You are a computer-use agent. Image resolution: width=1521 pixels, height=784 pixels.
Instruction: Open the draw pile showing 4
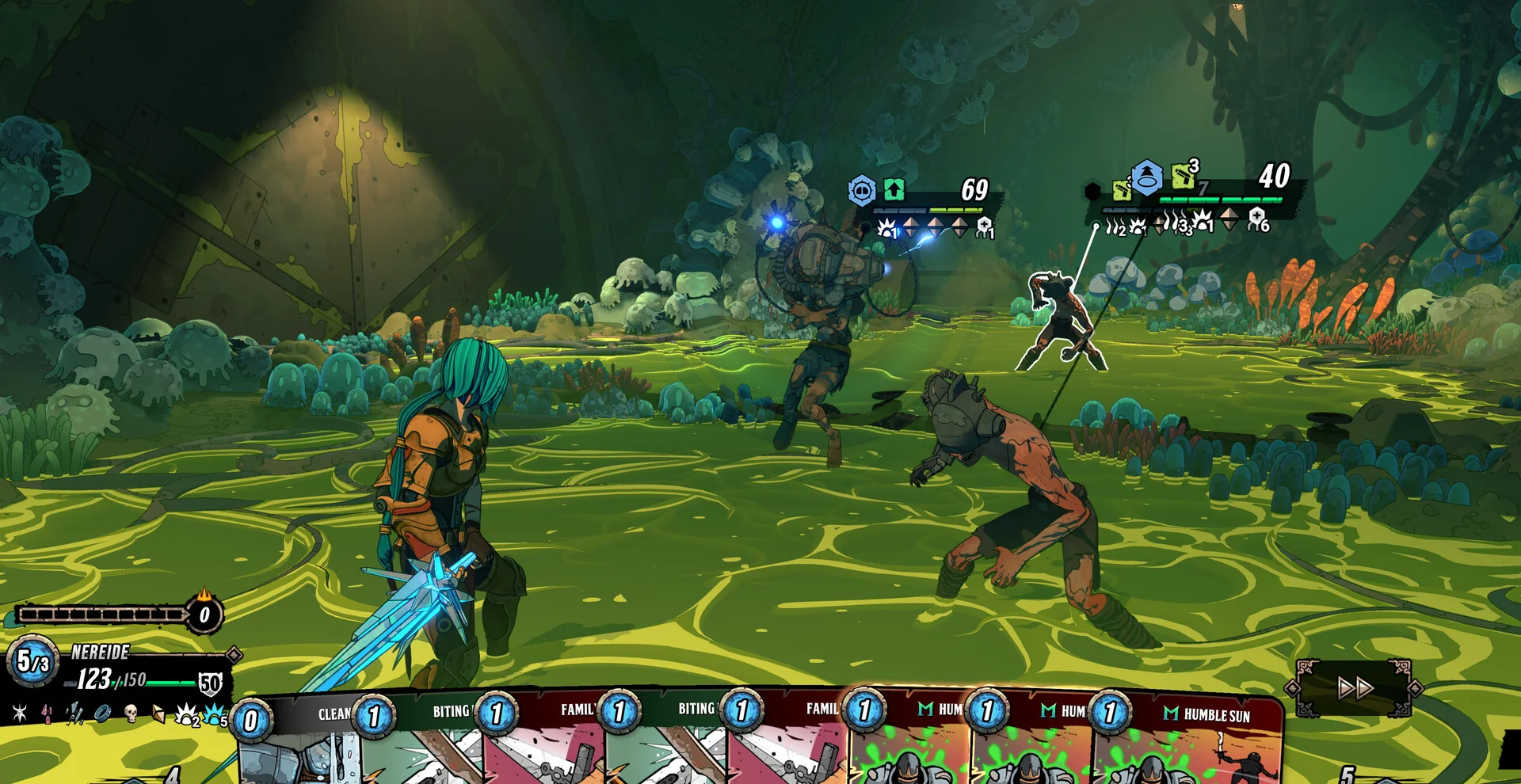point(170,773)
